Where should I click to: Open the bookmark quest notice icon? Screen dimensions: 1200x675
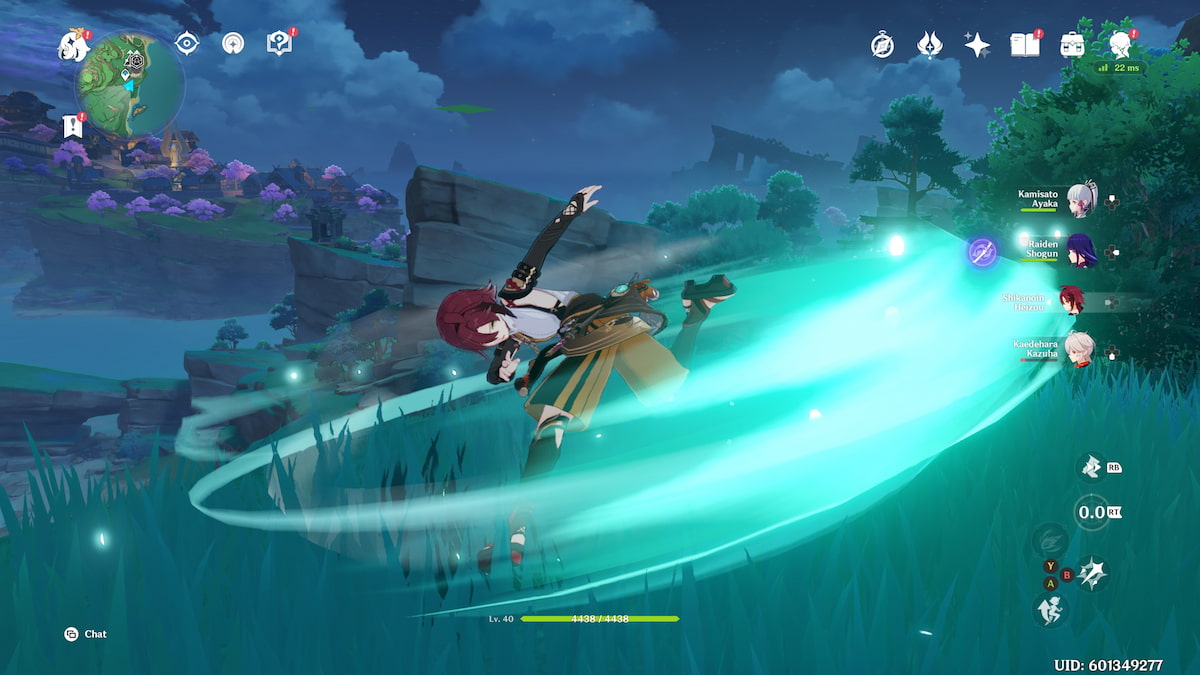[x=71, y=126]
